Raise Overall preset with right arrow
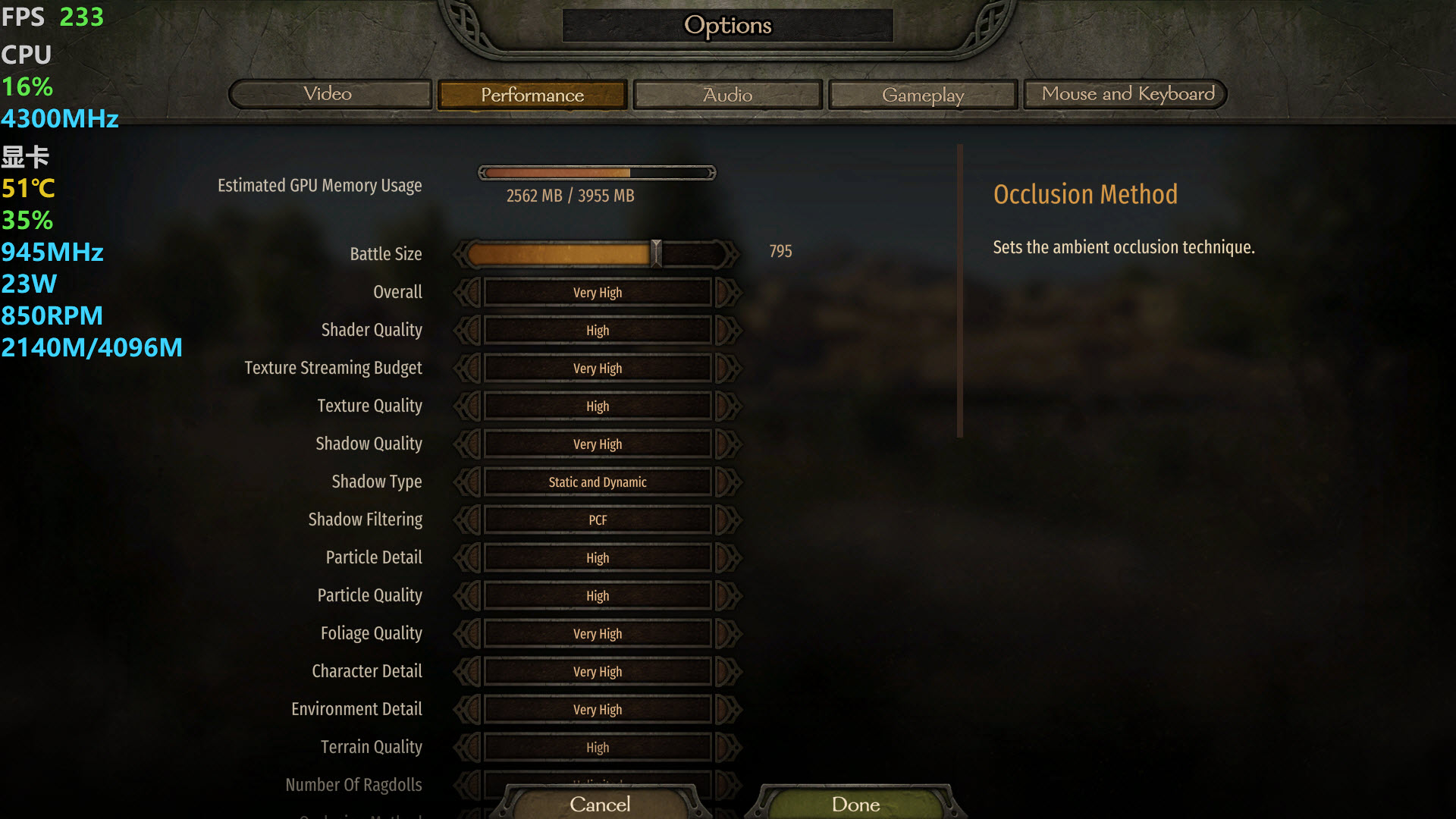1456x819 pixels. (726, 292)
